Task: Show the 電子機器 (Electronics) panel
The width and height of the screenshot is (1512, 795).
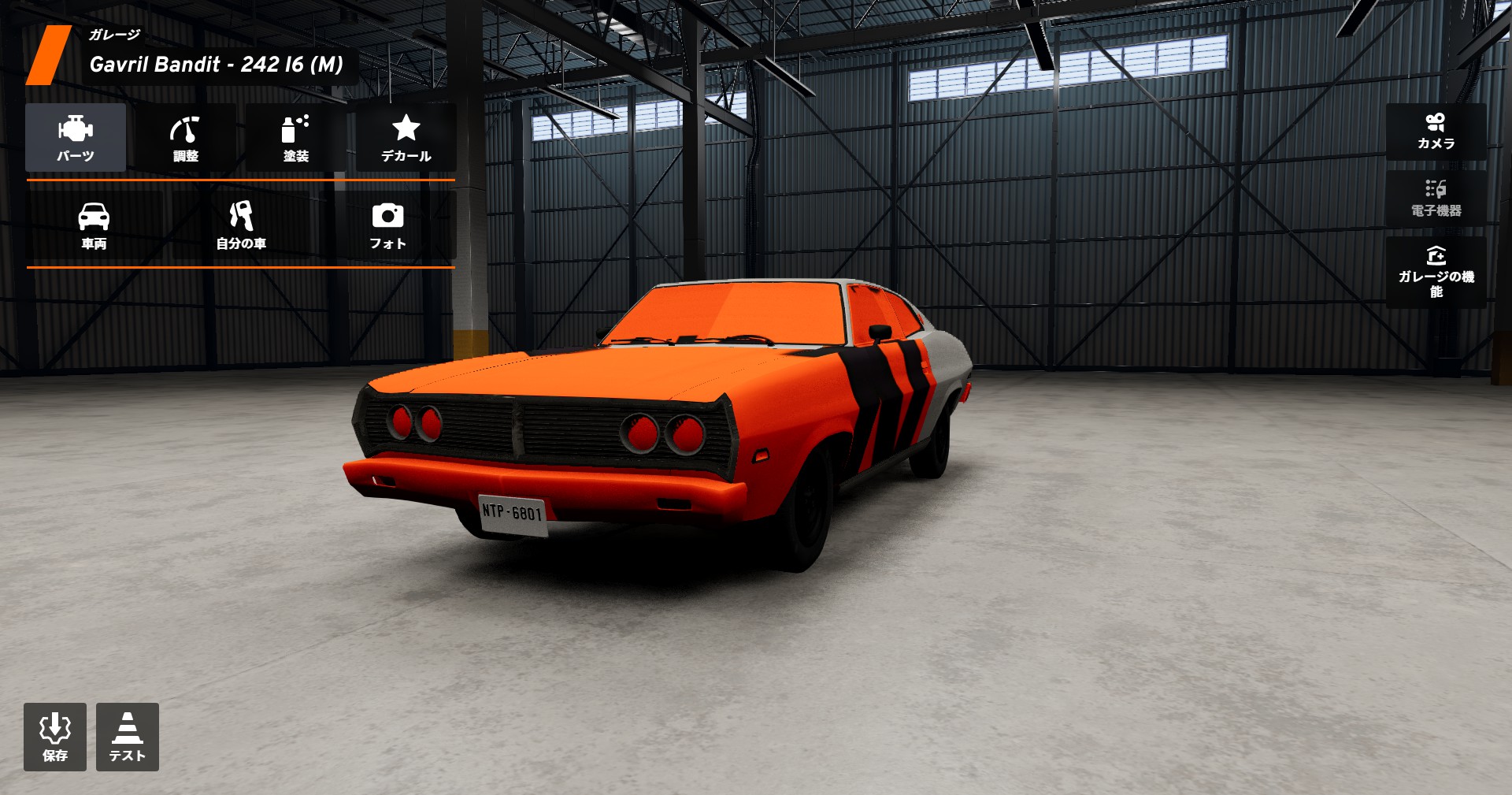Action: [1436, 199]
